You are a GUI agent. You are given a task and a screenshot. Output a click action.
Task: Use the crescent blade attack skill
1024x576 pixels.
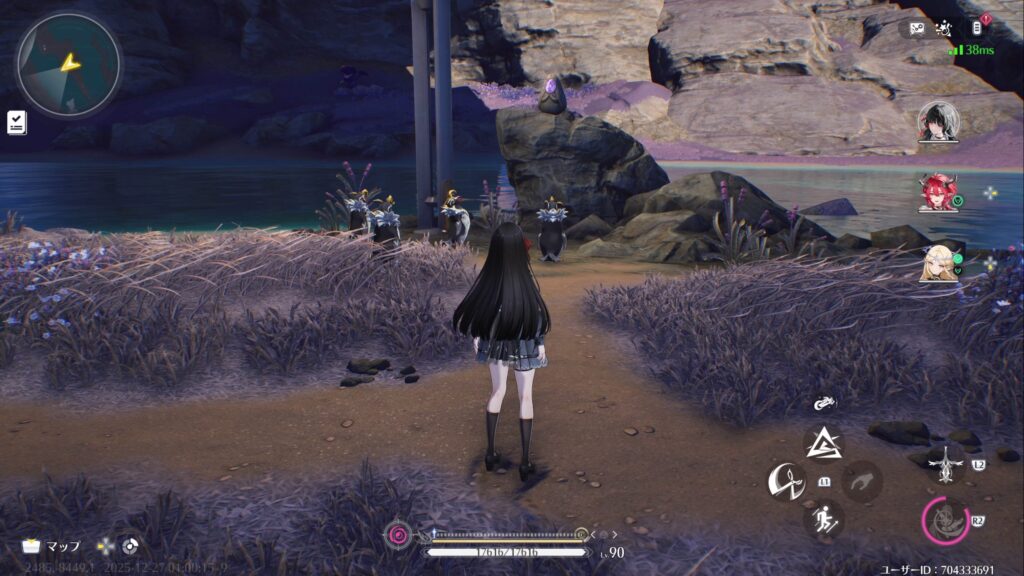click(786, 481)
